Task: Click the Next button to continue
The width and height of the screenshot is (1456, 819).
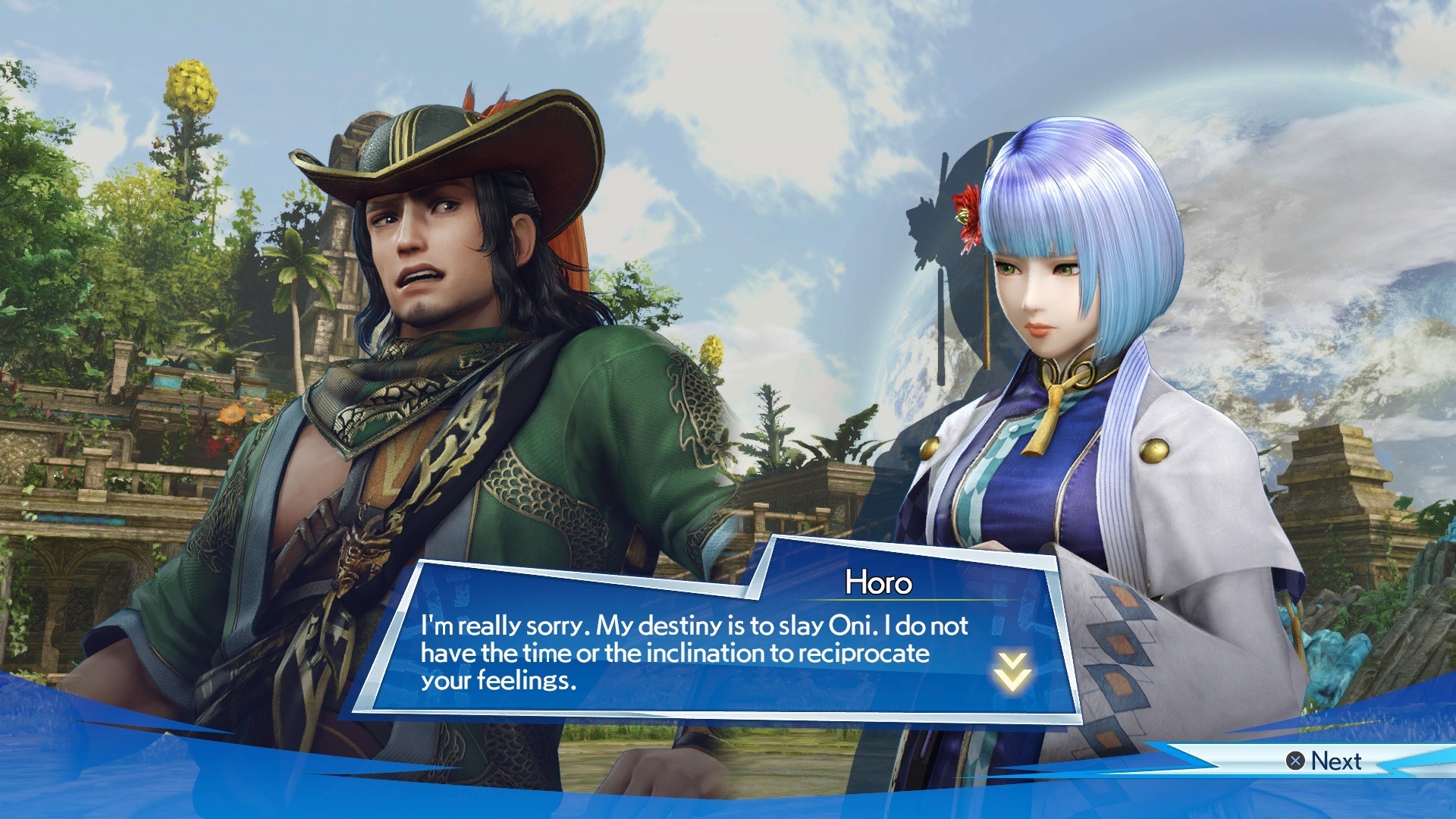Action: click(x=1324, y=761)
